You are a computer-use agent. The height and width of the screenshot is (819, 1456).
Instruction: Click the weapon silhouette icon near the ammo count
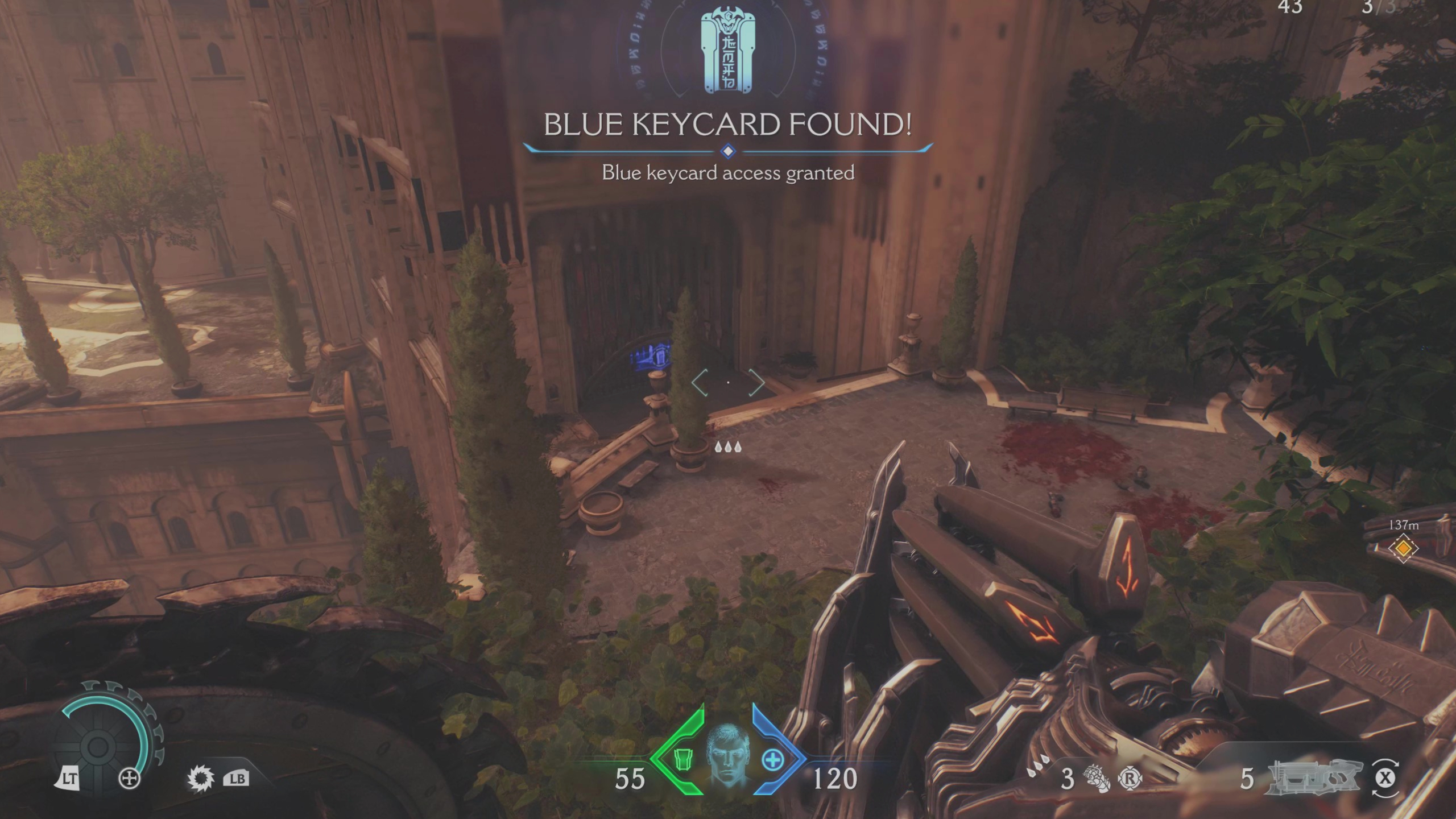pyautogui.click(x=1316, y=777)
